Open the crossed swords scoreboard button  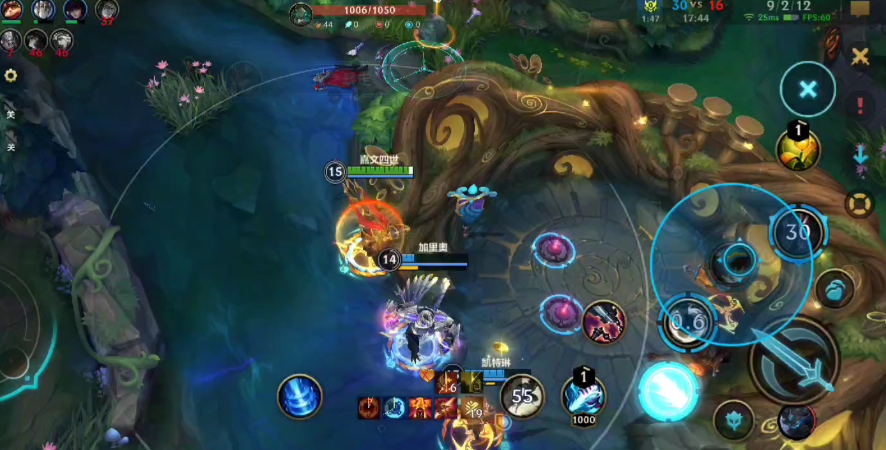859,56
